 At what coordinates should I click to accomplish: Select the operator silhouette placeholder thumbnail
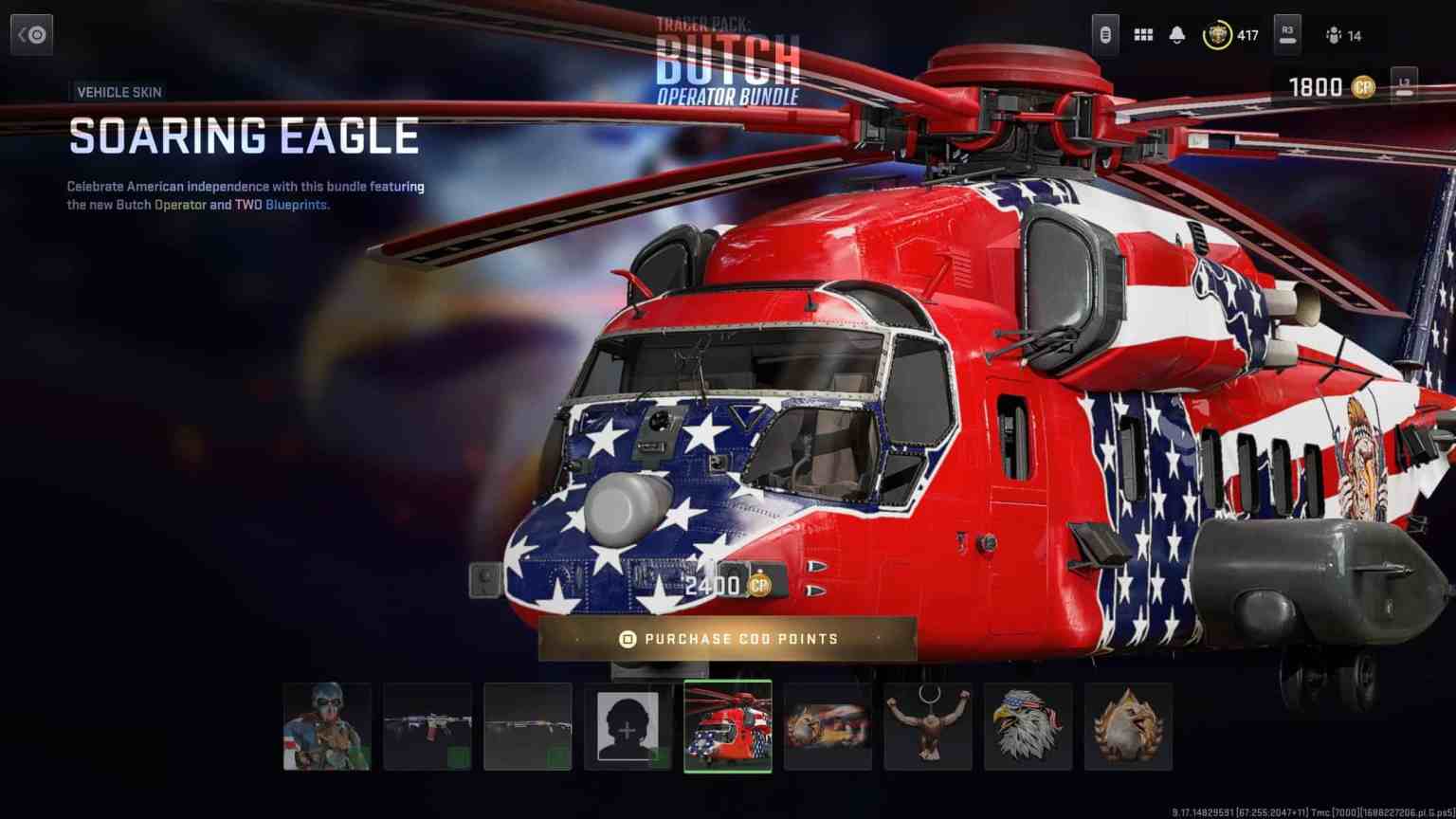(628, 727)
